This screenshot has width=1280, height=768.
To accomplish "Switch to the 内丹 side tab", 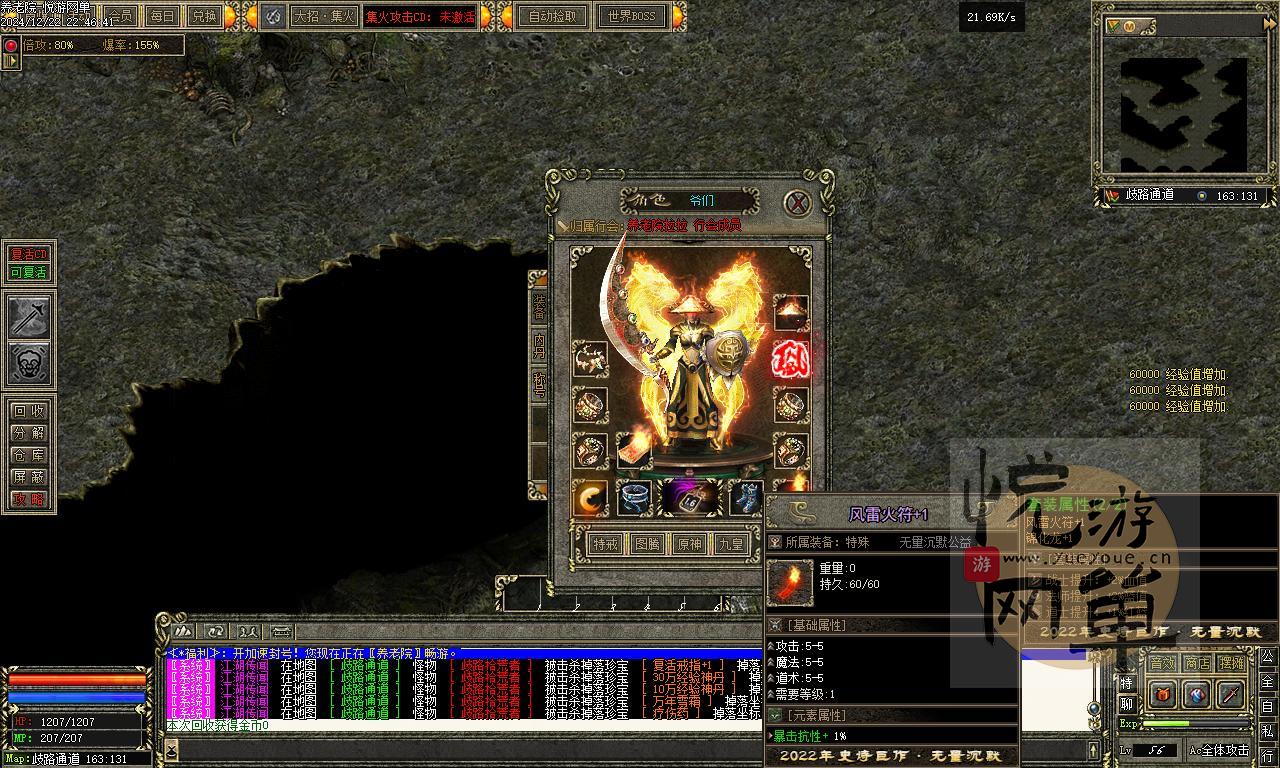I will point(539,345).
